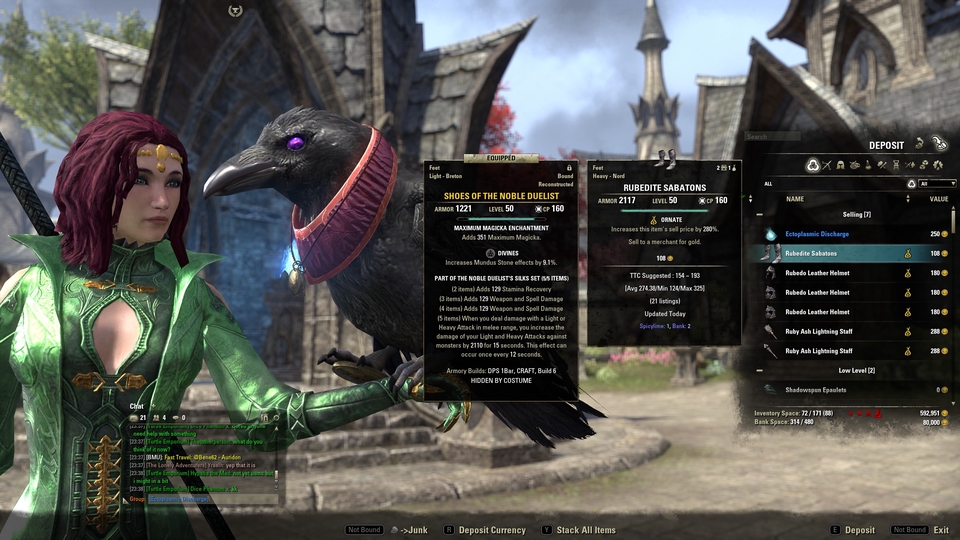Choose the crossed-swords Weapons filter
This screenshot has height=540, width=960.
[x=826, y=165]
